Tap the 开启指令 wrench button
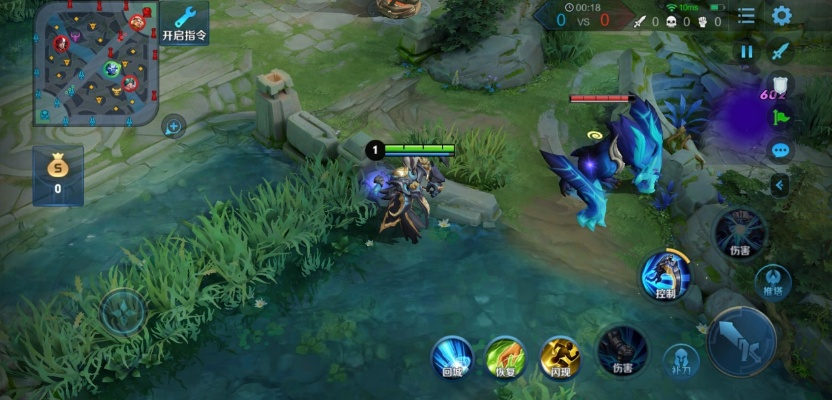Screen dimensions: 832x400 tap(184, 21)
